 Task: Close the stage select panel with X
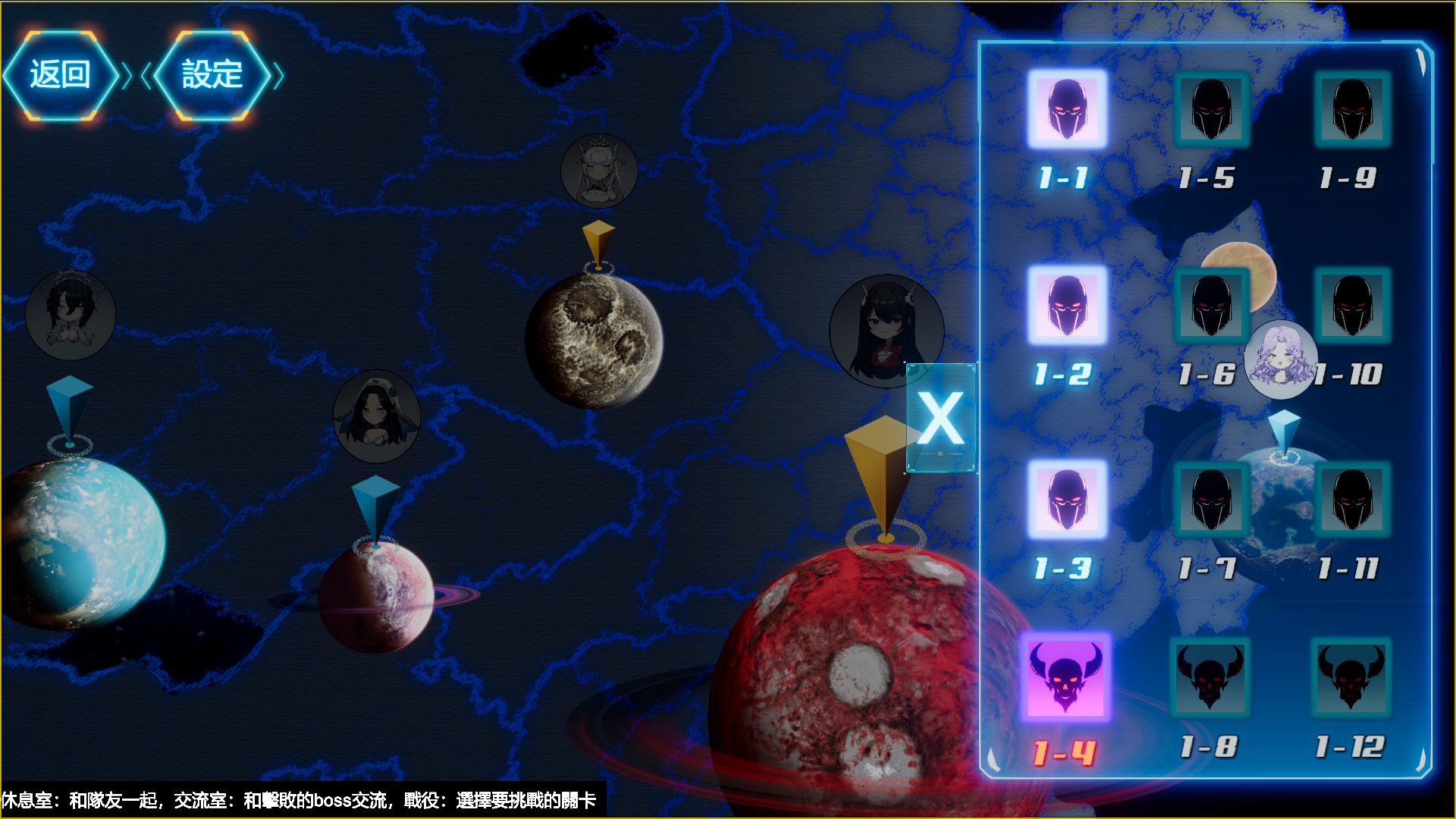940,418
